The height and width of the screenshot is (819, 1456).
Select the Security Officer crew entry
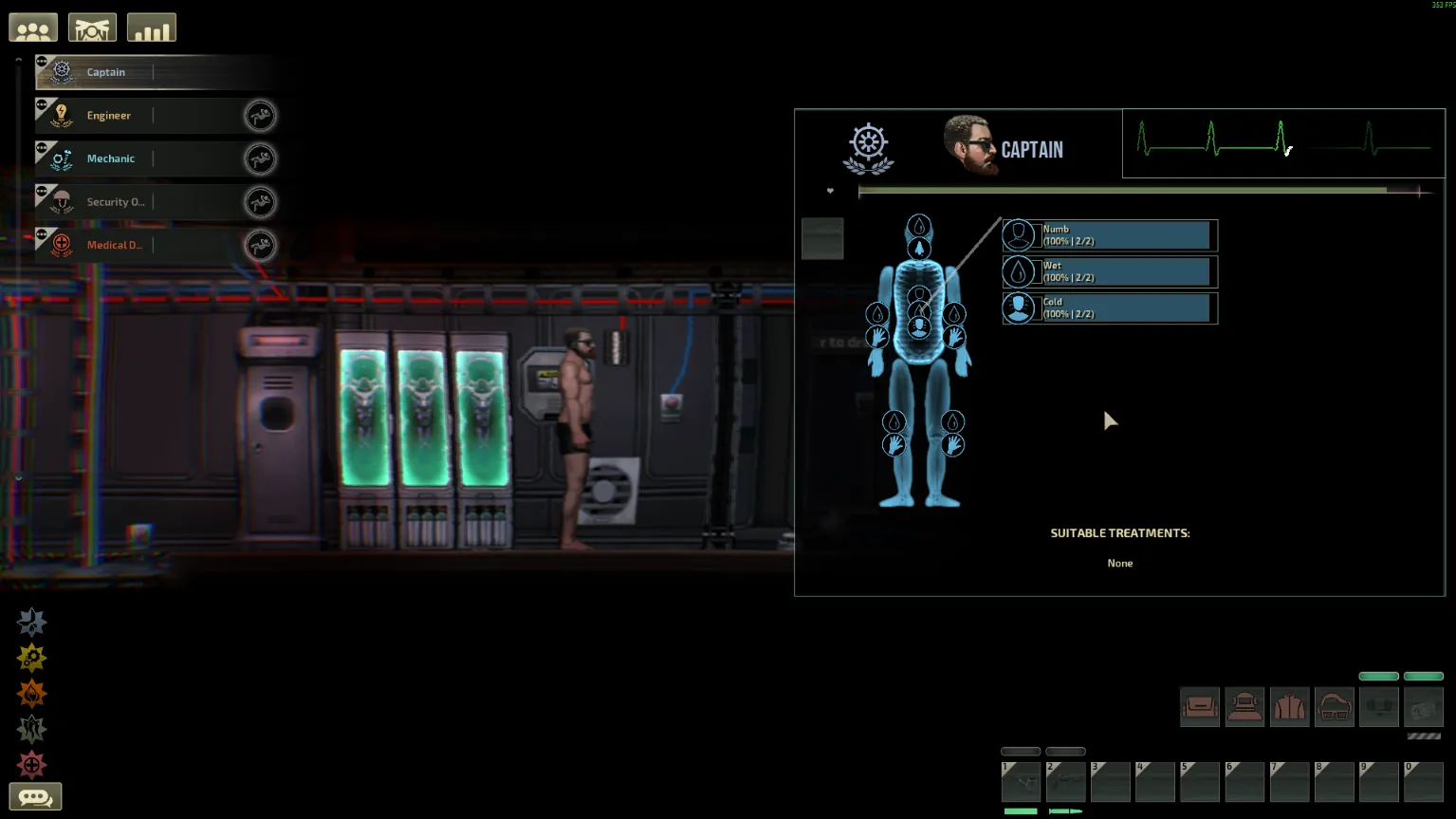(x=115, y=202)
